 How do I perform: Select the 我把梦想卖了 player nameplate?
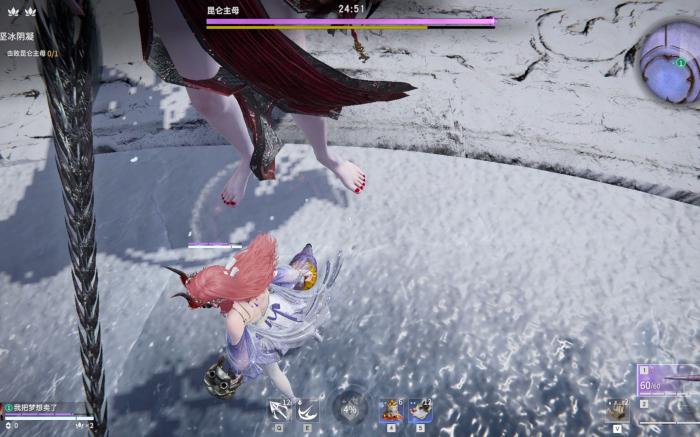[x=41, y=408]
